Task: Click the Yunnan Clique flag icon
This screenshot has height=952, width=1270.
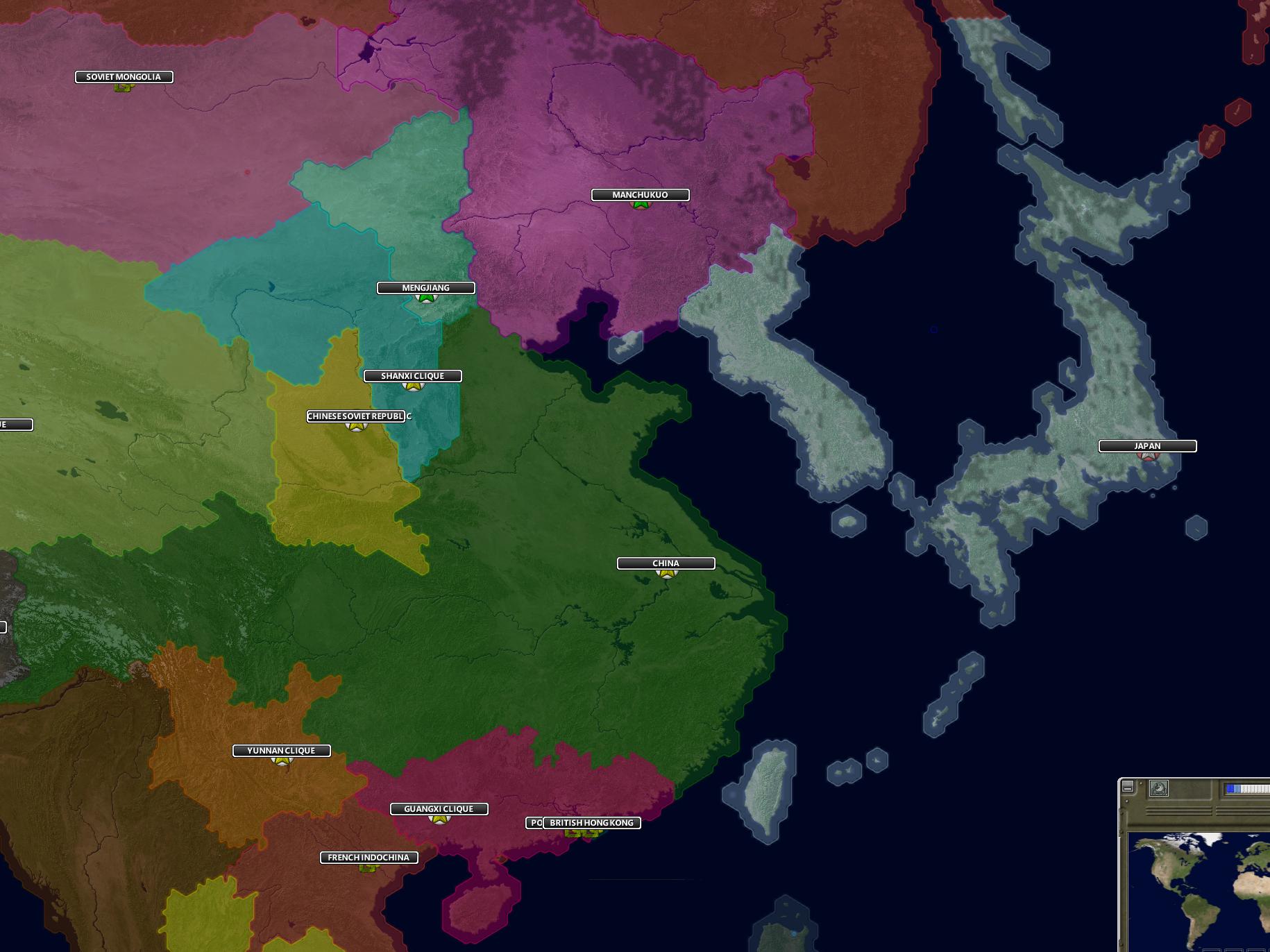Action: tap(281, 760)
